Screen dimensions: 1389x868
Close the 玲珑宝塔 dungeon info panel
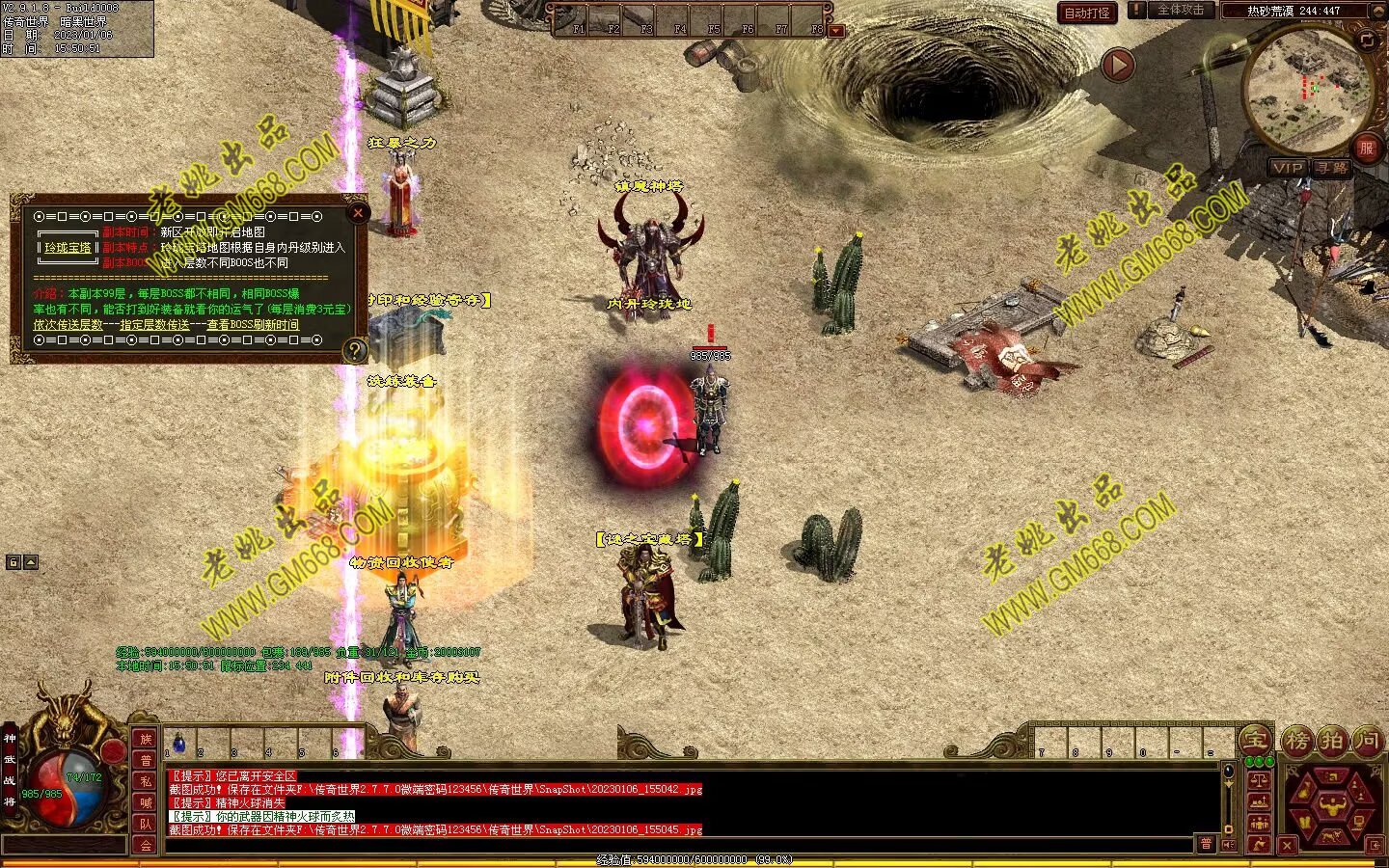[x=358, y=212]
